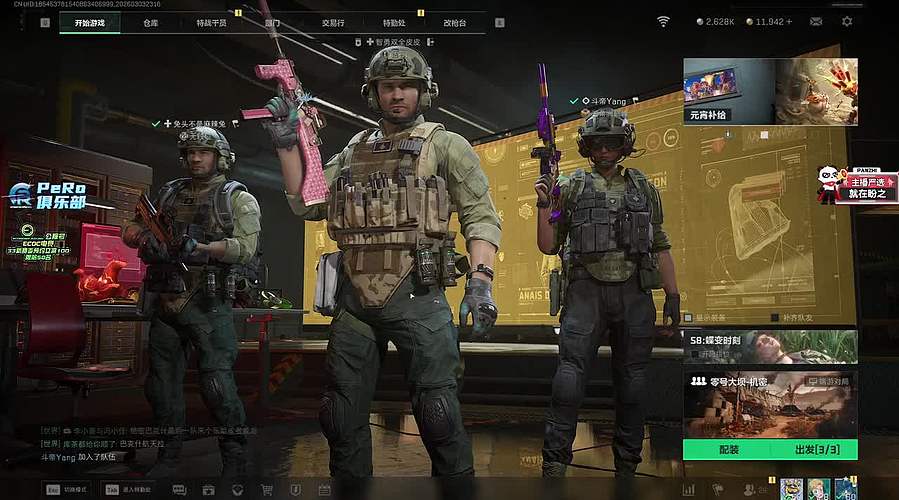Viewport: 899px width, 500px height.
Task: Open the settings gear icon
Action: click(x=847, y=21)
